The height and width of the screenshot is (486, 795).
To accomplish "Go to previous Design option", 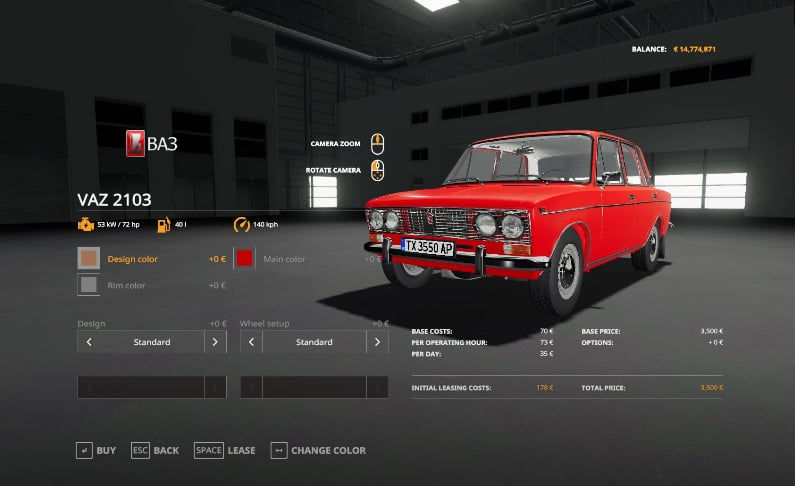I will pos(89,342).
